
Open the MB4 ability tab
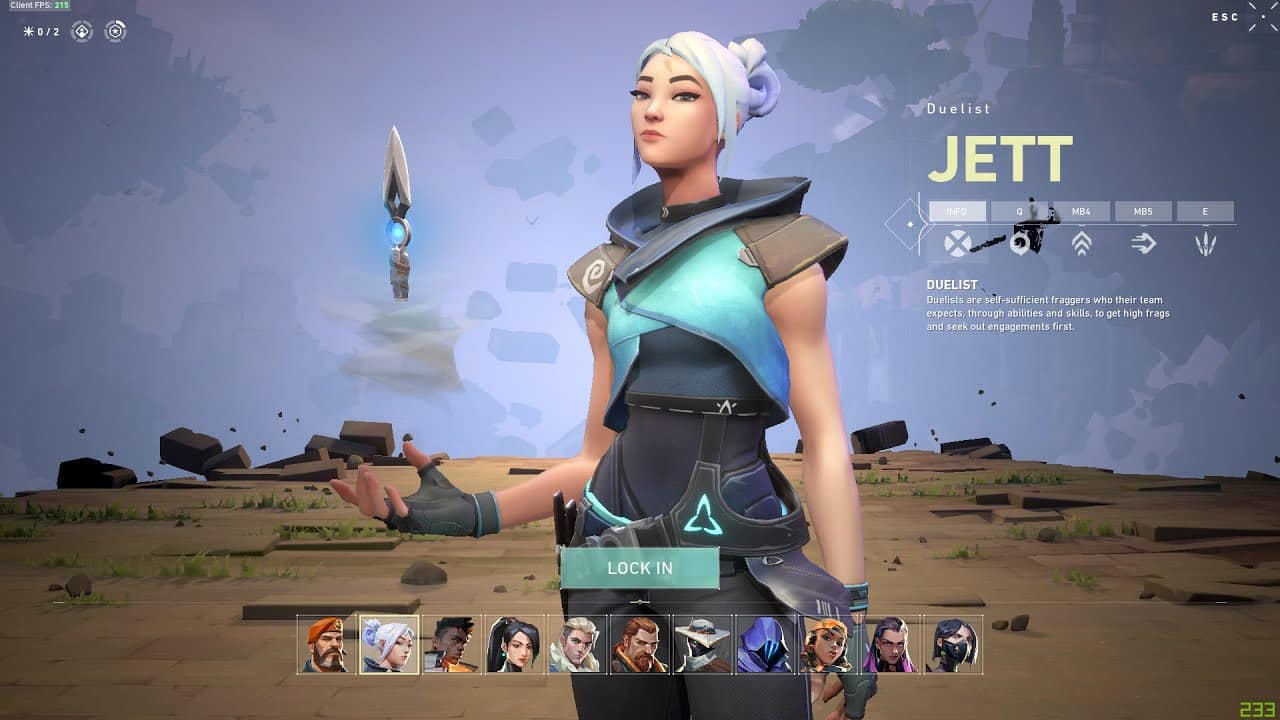(x=1081, y=212)
